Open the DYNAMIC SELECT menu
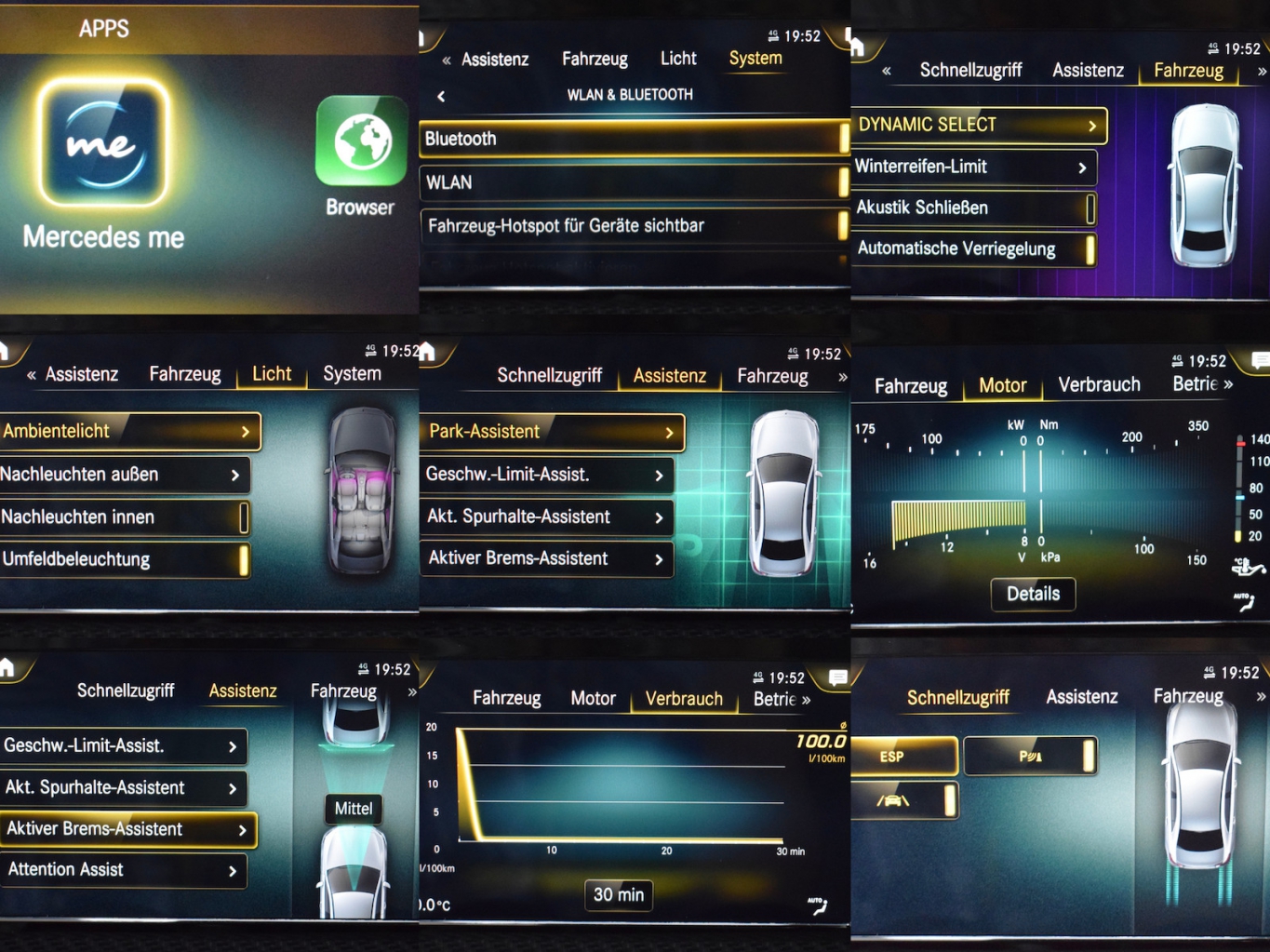 pos(977,125)
